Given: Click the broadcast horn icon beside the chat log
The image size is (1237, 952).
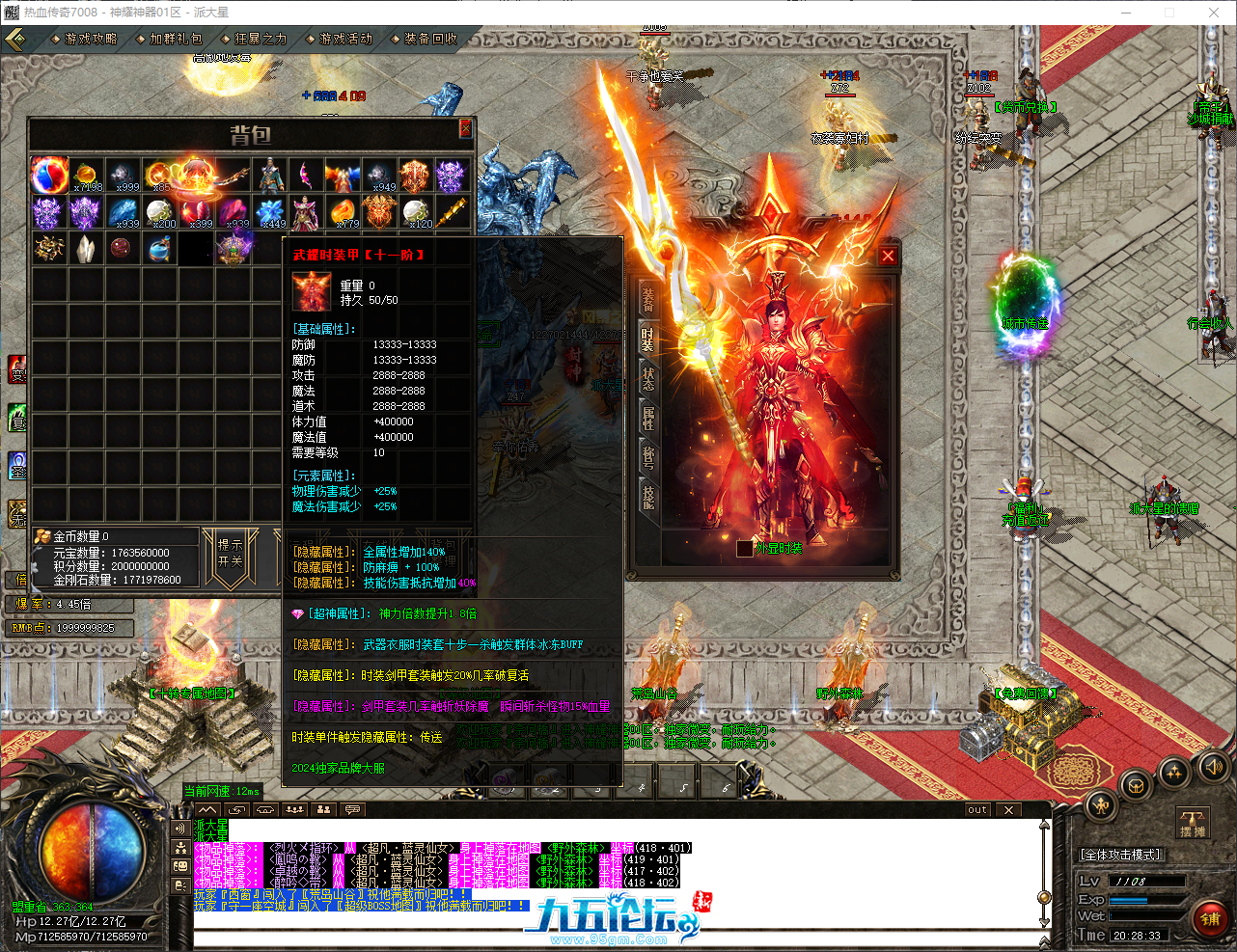Looking at the screenshot, I should click(x=180, y=829).
